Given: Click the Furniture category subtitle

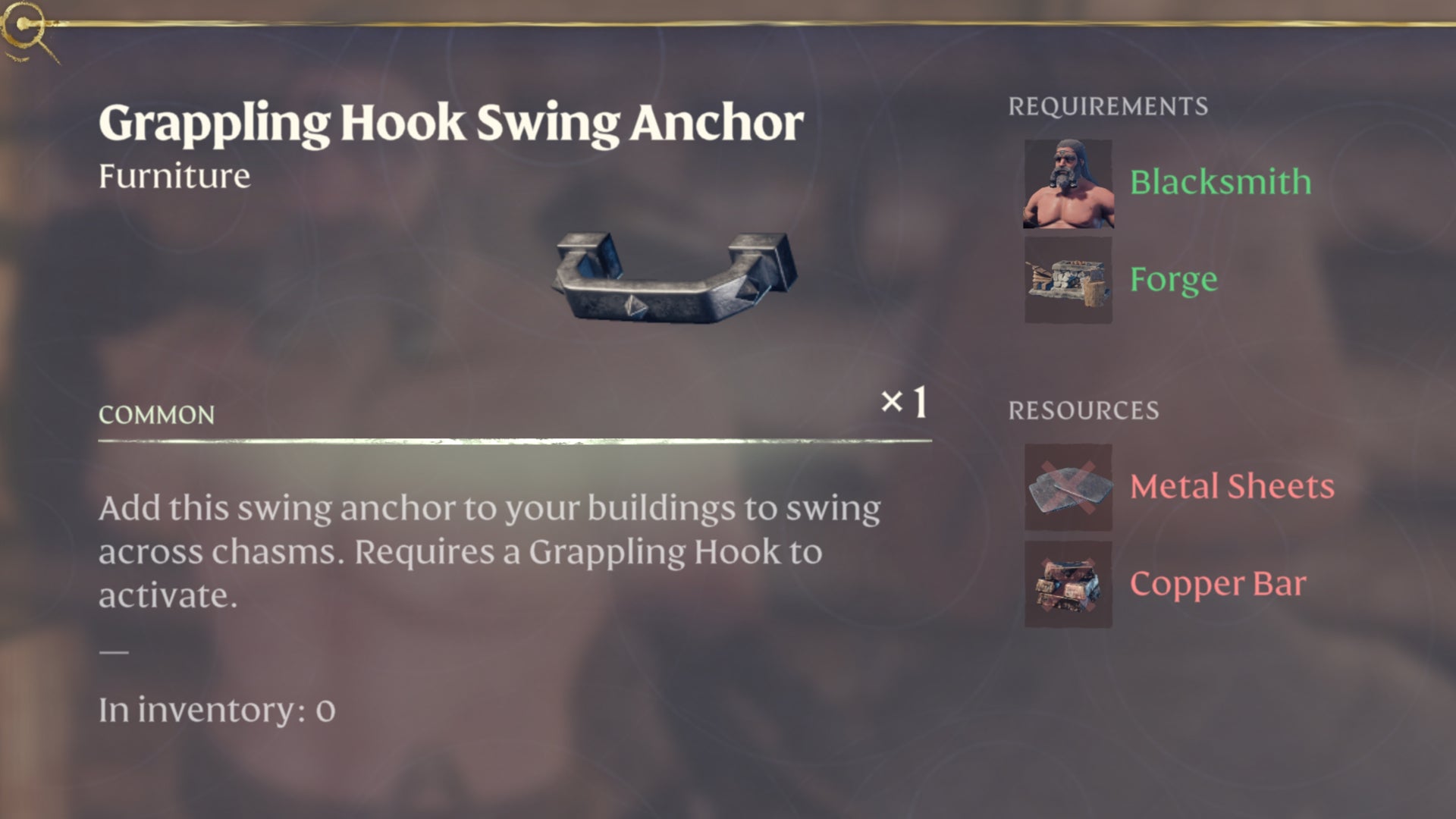Looking at the screenshot, I should pos(173,175).
